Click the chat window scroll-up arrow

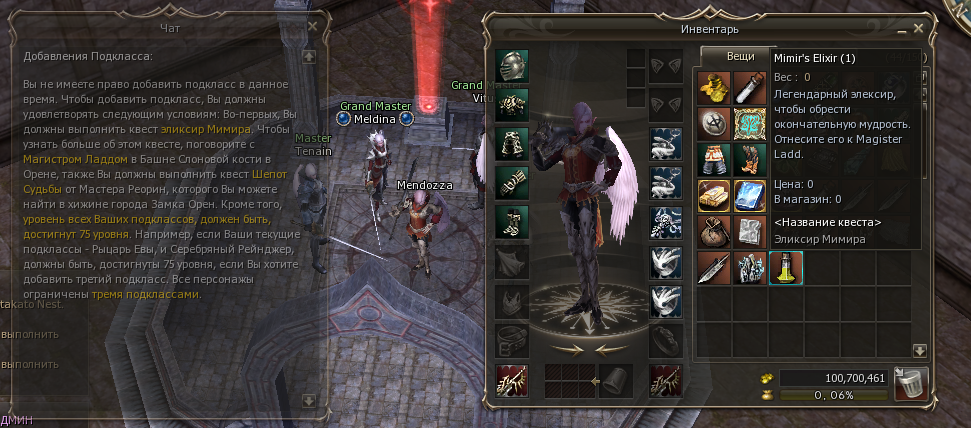tap(310, 57)
